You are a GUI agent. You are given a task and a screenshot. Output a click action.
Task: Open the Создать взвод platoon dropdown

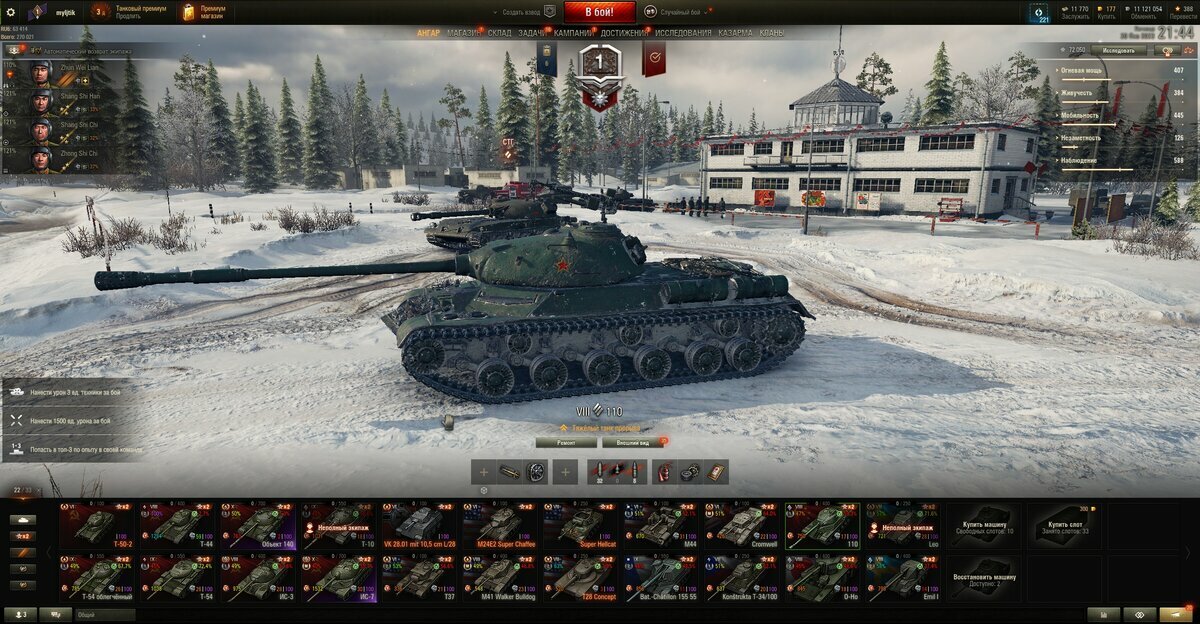coord(527,12)
